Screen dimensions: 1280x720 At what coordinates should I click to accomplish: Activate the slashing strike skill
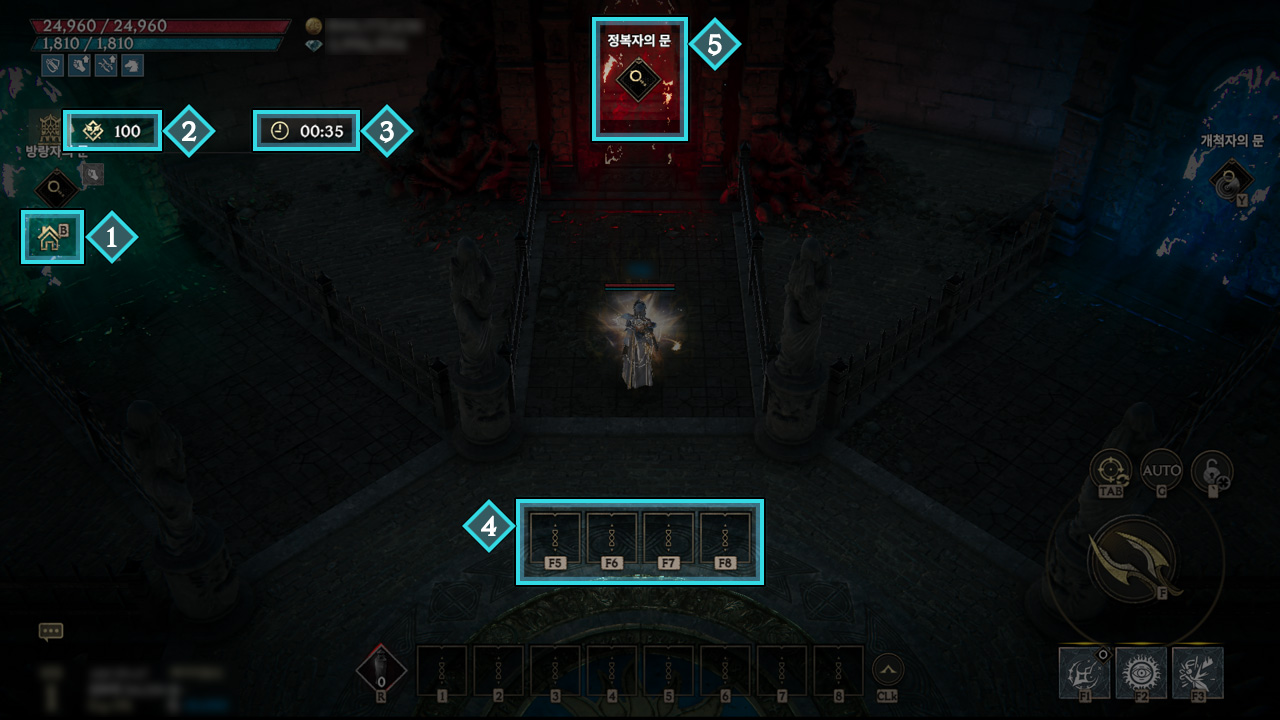click(1196, 672)
